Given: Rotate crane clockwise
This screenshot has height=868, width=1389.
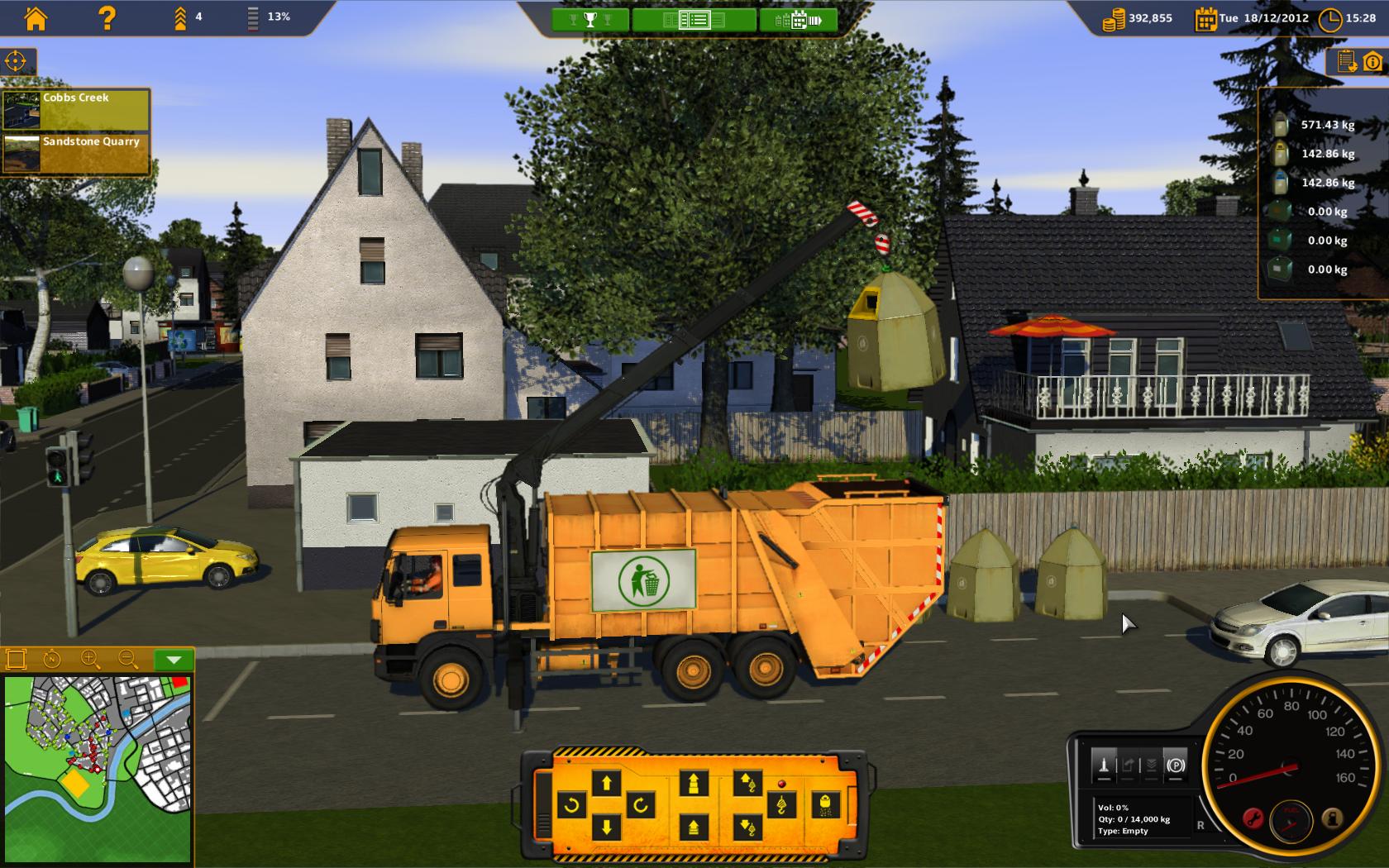Looking at the screenshot, I should click(641, 804).
